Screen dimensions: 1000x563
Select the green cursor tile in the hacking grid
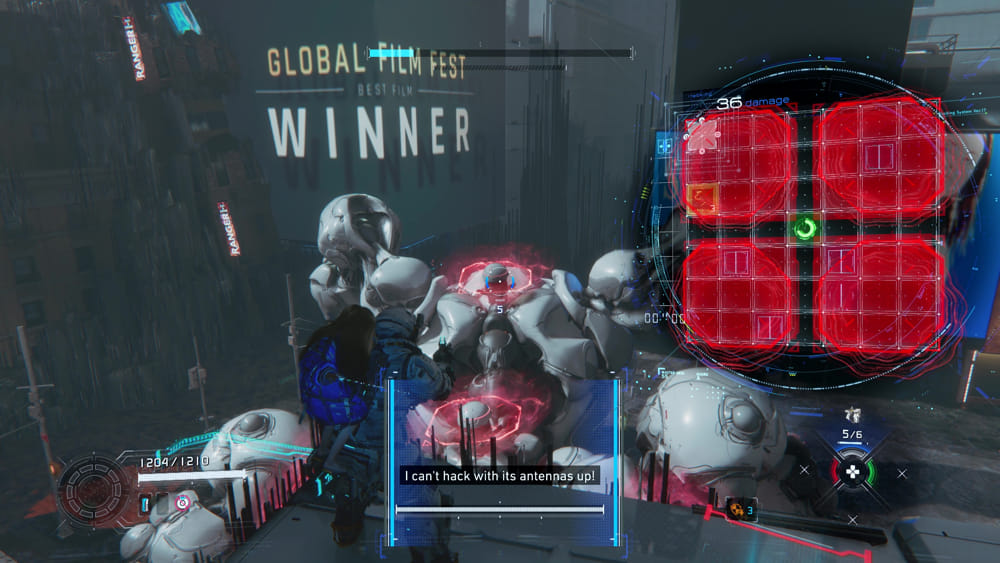coord(805,229)
